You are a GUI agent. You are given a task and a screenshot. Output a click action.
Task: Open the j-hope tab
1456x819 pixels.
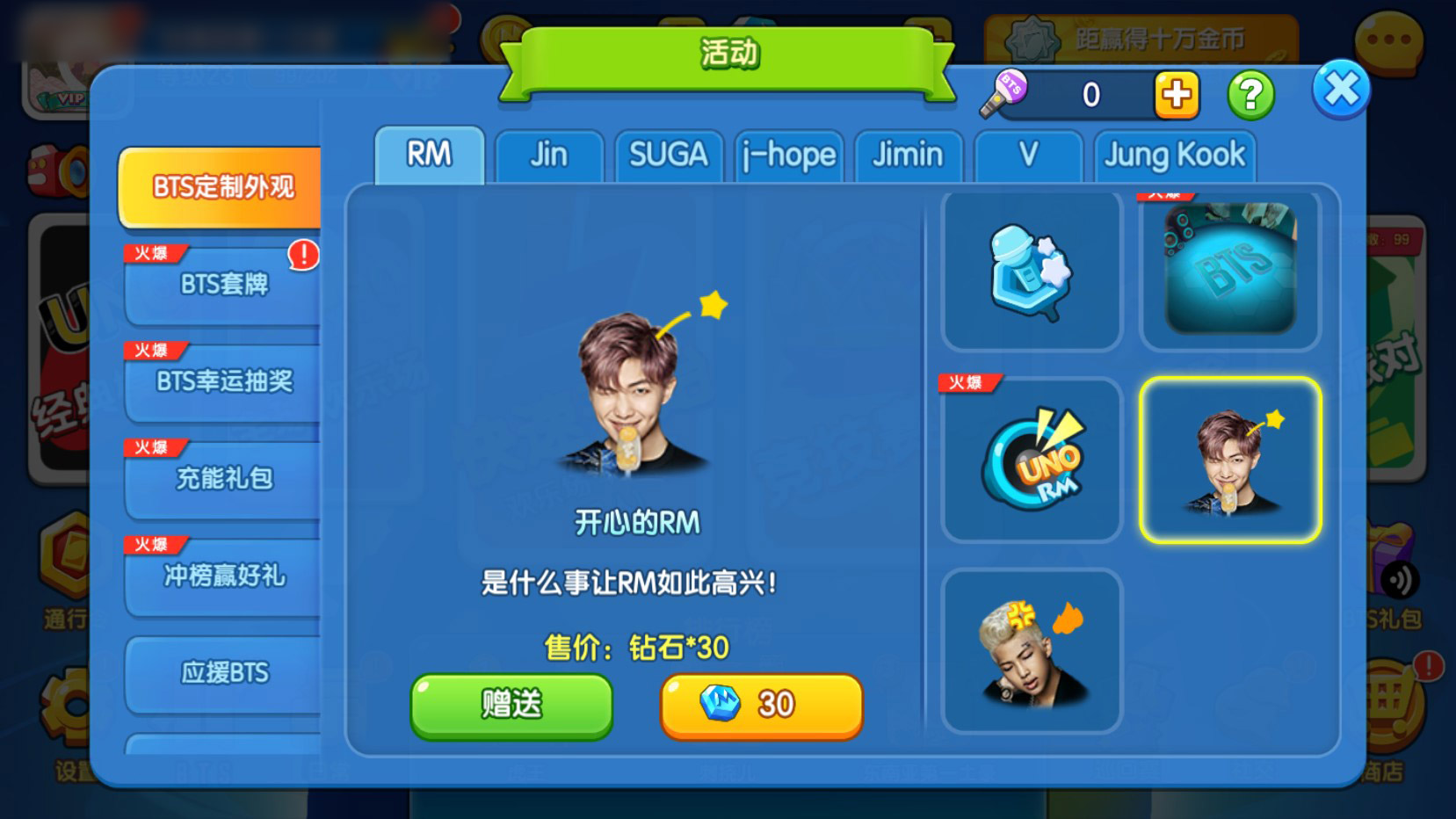[789, 156]
